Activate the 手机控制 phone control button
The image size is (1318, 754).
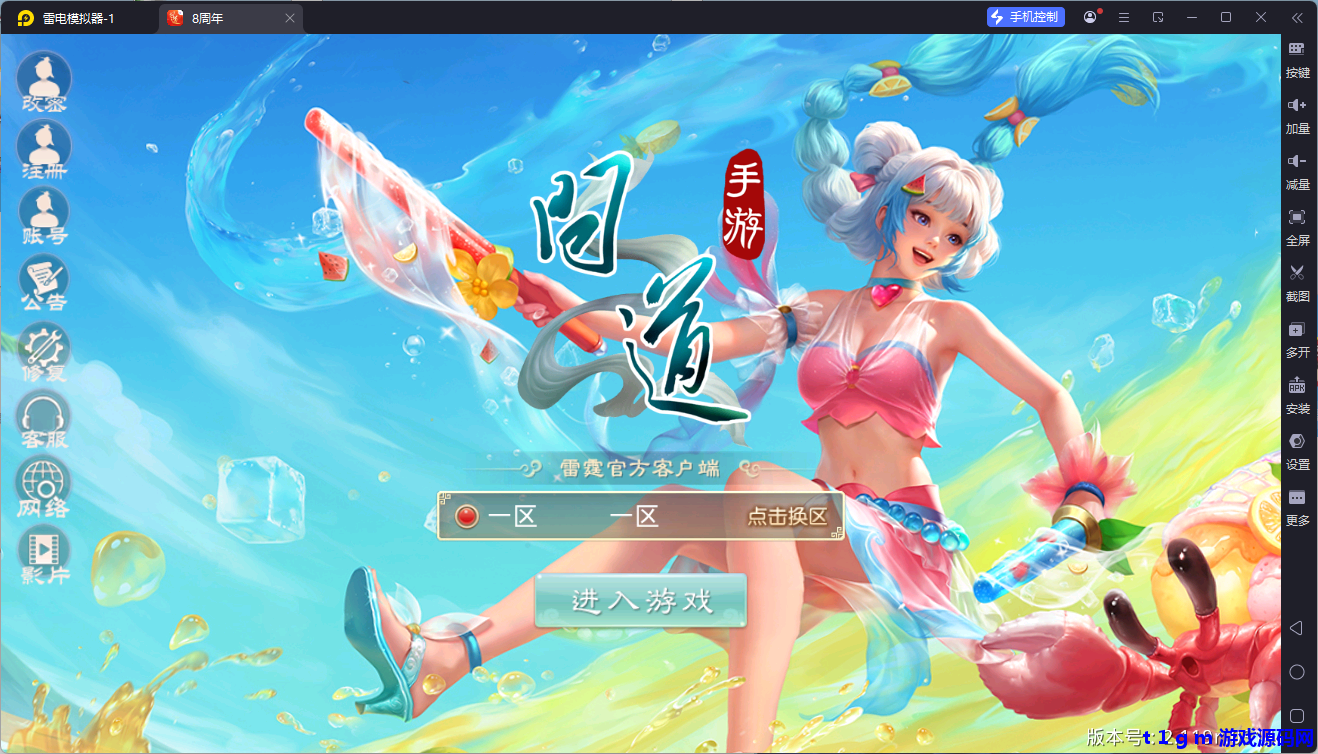click(1025, 16)
